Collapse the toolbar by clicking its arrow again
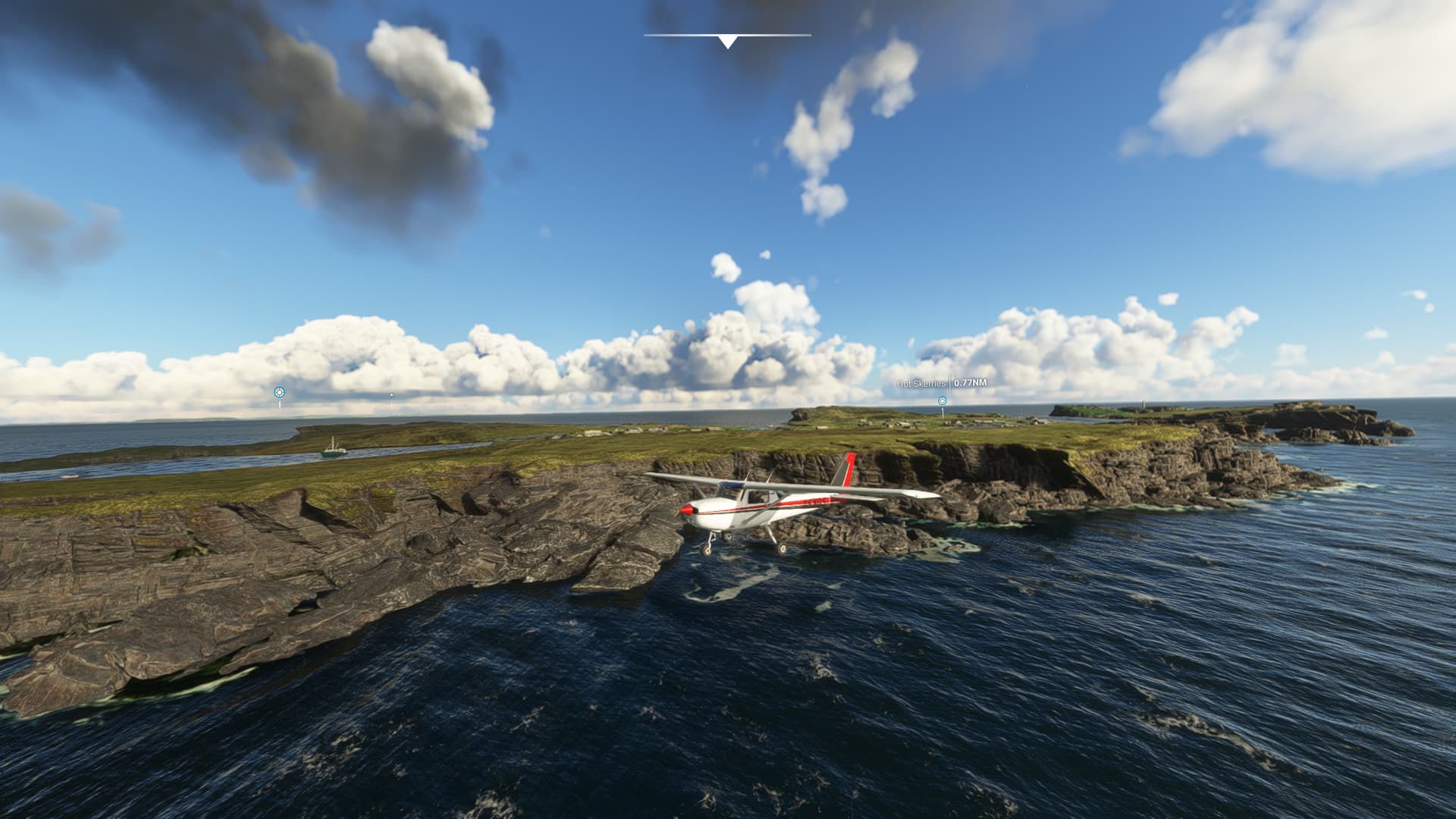 (726, 42)
